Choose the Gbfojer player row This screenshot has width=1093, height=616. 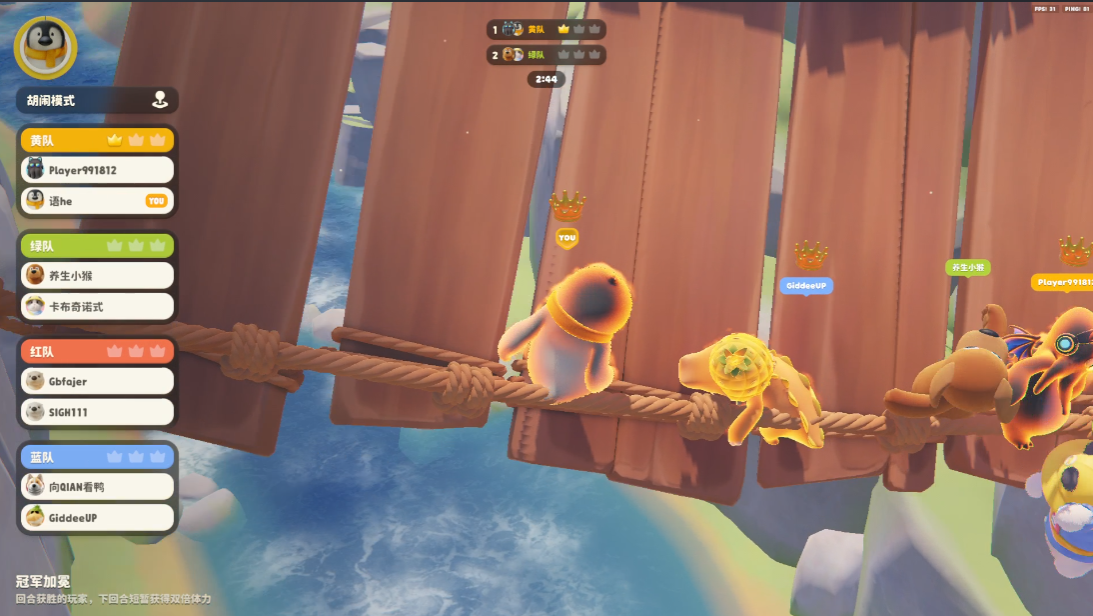[x=97, y=381]
